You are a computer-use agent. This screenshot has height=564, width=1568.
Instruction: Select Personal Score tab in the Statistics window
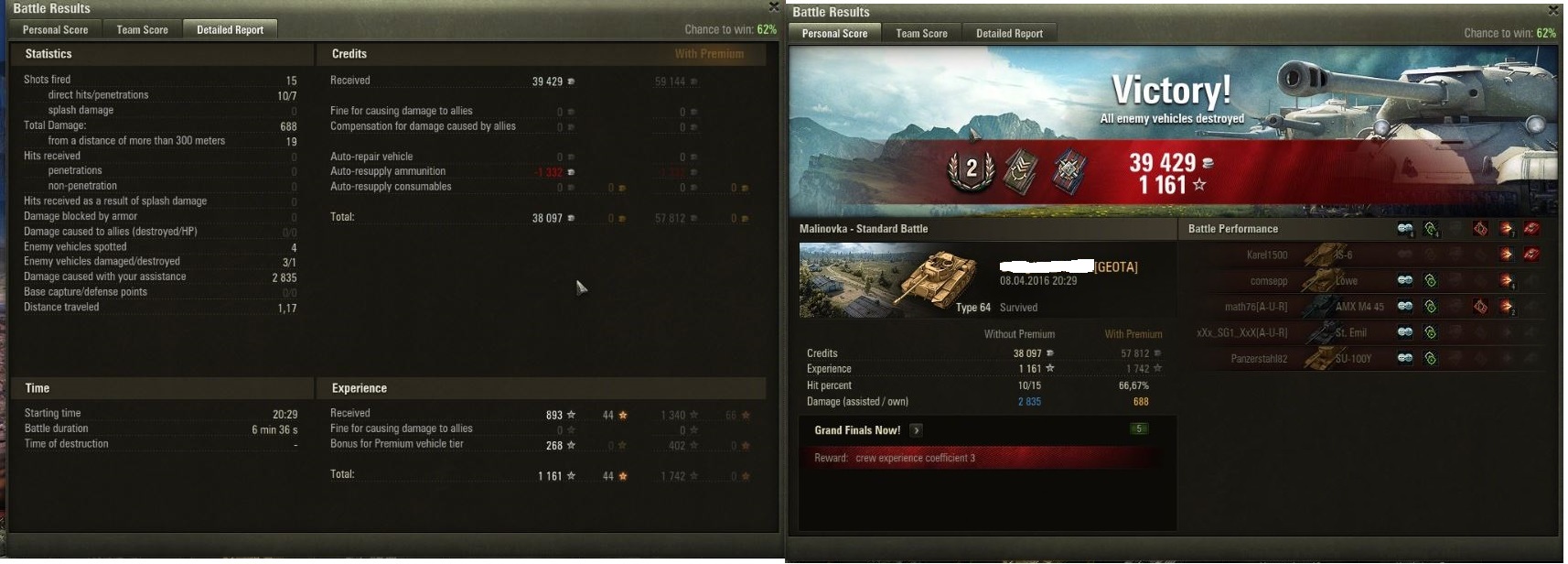pos(55,30)
